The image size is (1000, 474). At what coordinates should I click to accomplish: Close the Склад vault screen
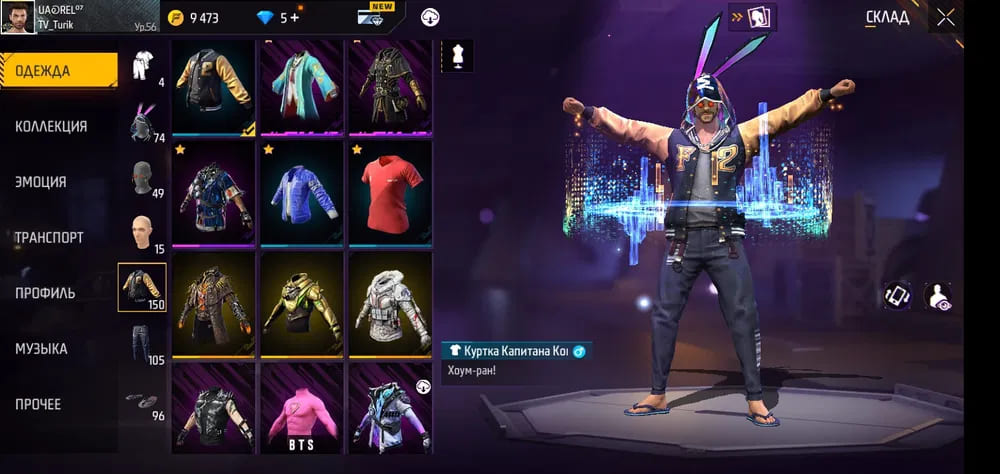click(x=945, y=17)
